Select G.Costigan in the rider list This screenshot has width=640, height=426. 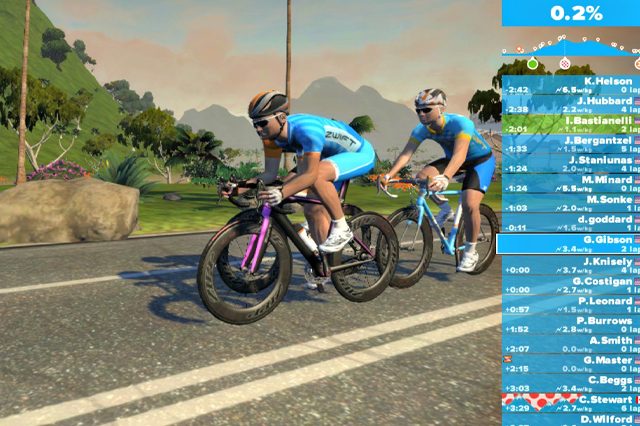570,285
